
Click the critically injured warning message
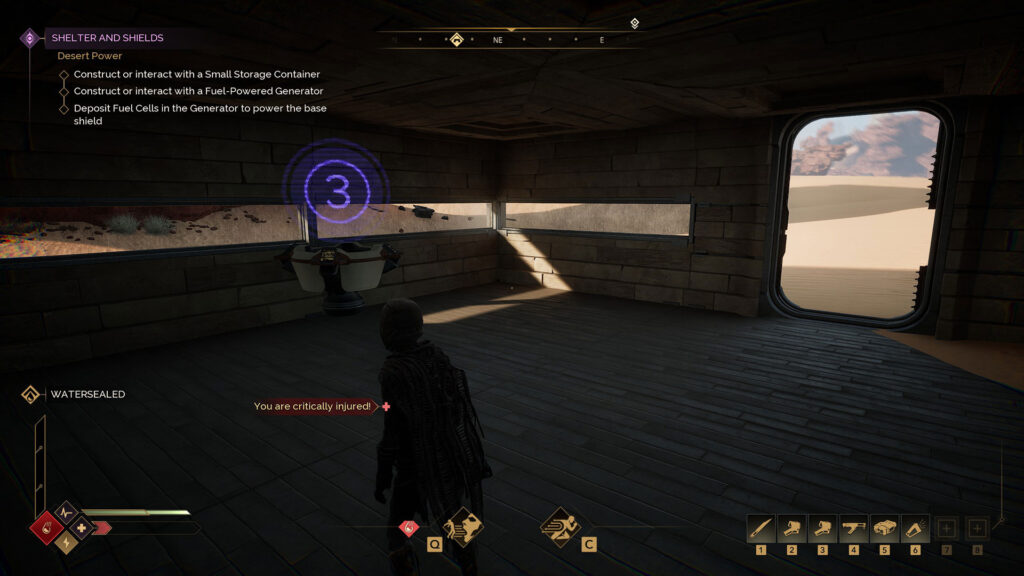click(x=312, y=406)
